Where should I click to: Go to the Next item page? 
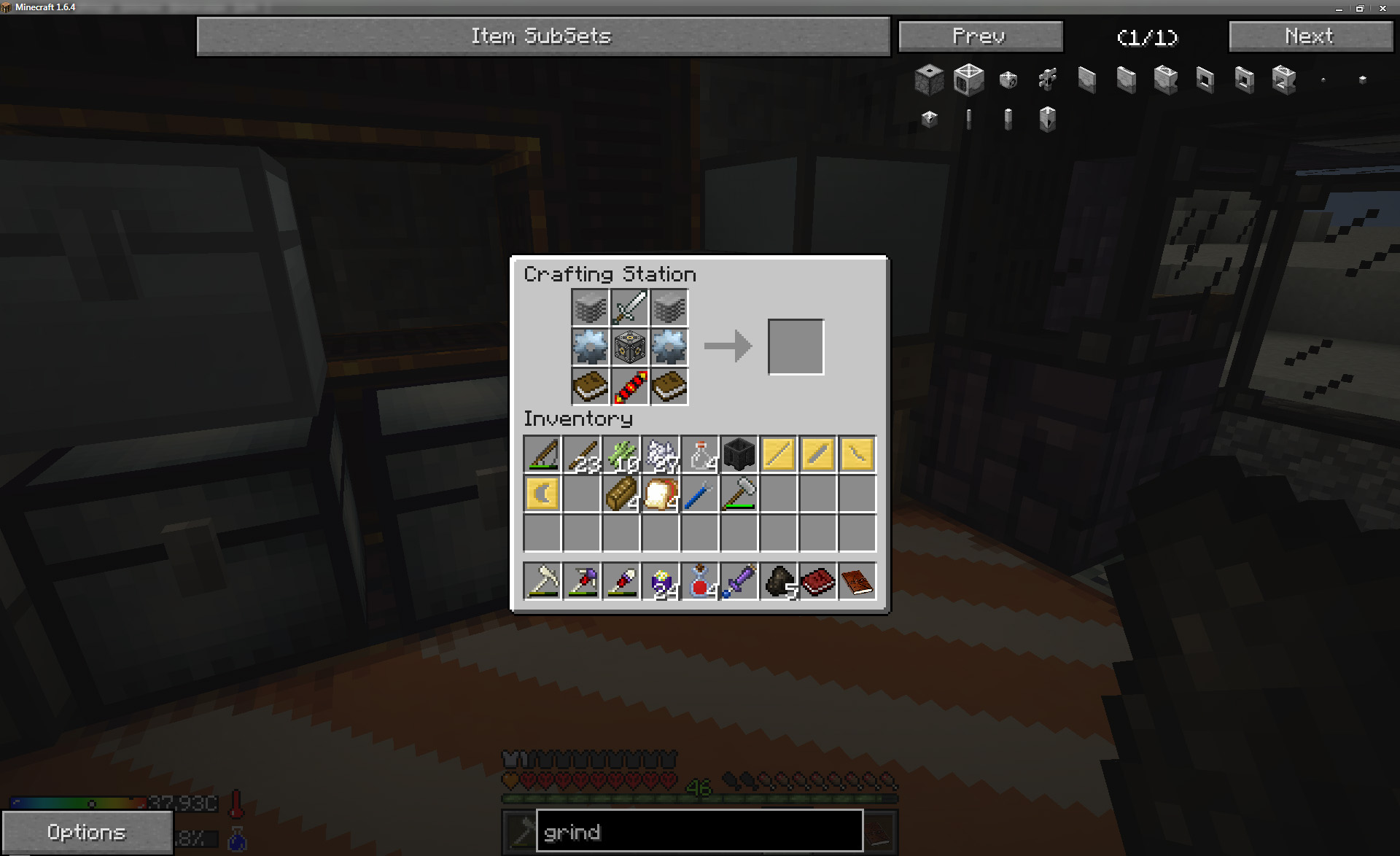pyautogui.click(x=1310, y=36)
